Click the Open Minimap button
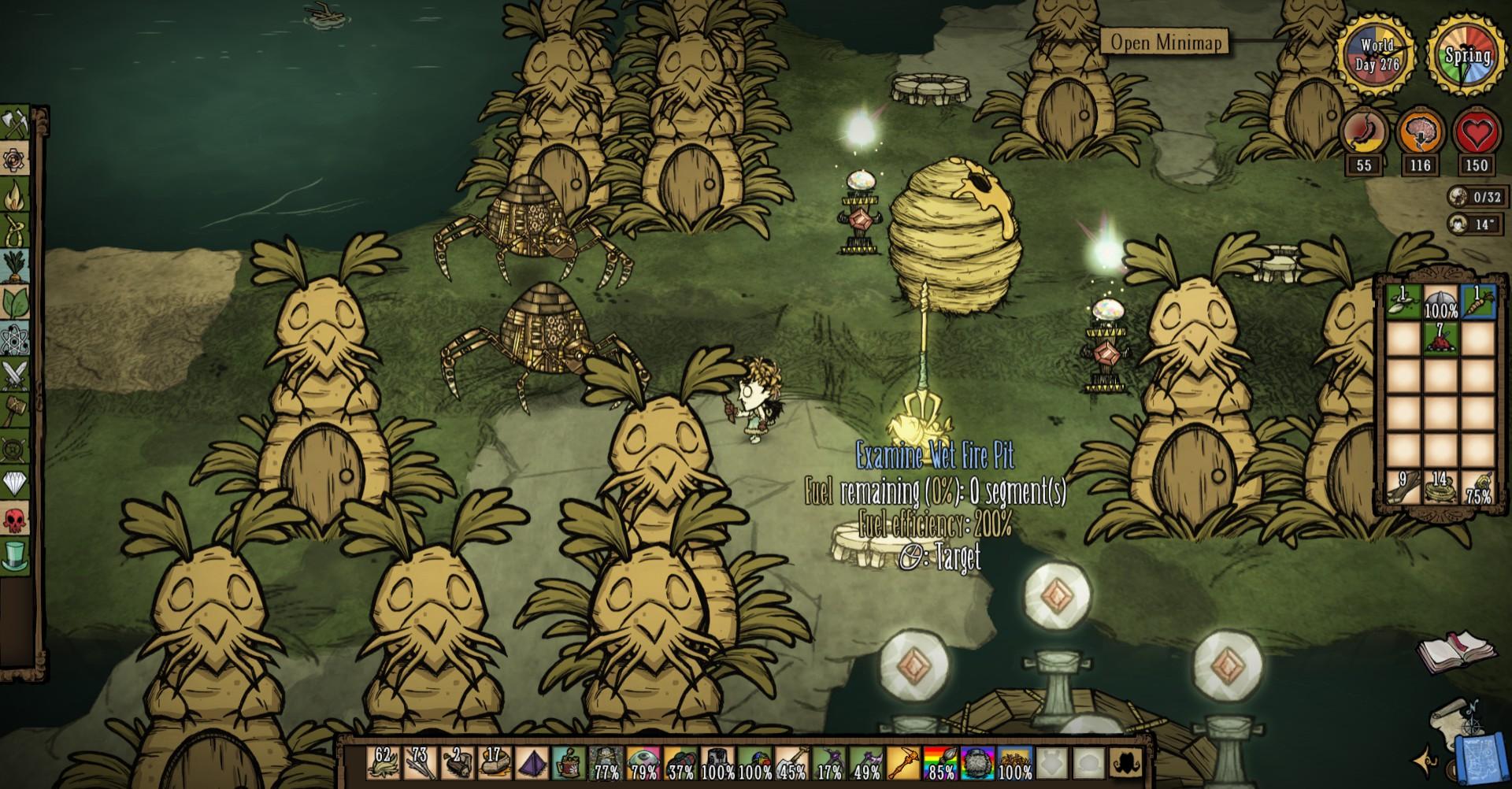The height and width of the screenshot is (789, 1512). click(1165, 42)
